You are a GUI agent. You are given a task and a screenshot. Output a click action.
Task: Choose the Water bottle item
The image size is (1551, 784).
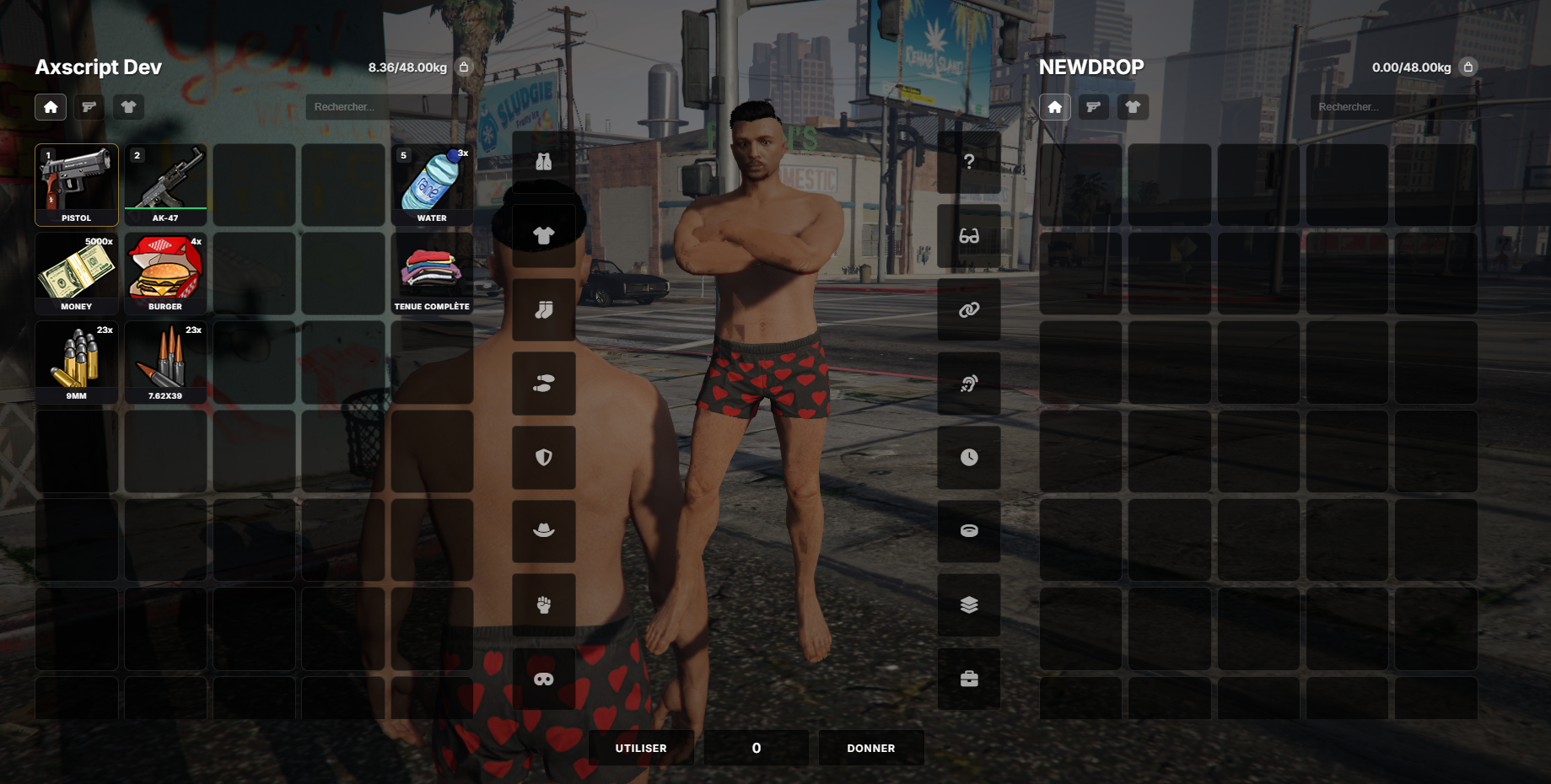[432, 185]
